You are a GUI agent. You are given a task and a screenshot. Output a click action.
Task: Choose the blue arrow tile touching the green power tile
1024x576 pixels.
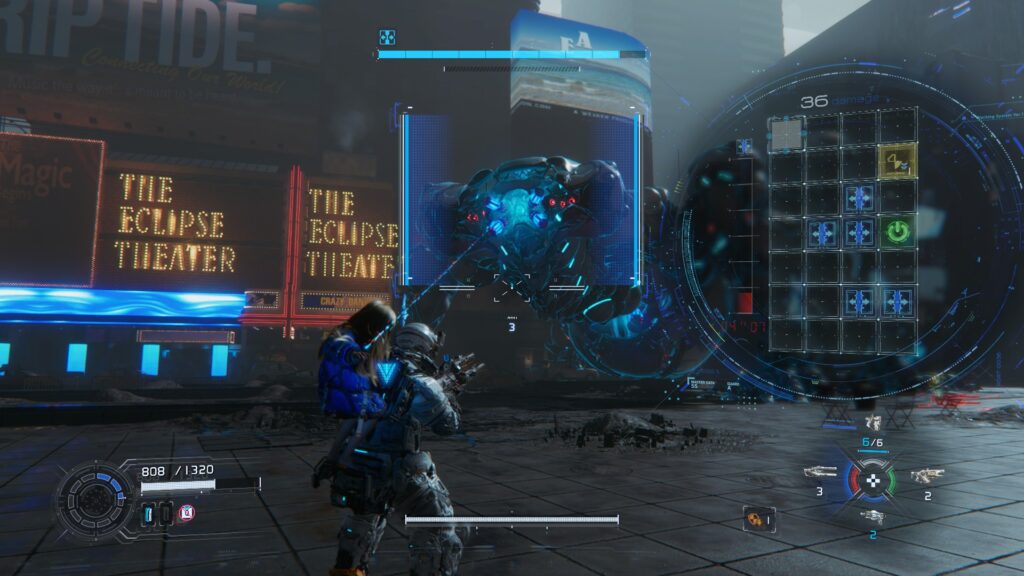pos(859,233)
